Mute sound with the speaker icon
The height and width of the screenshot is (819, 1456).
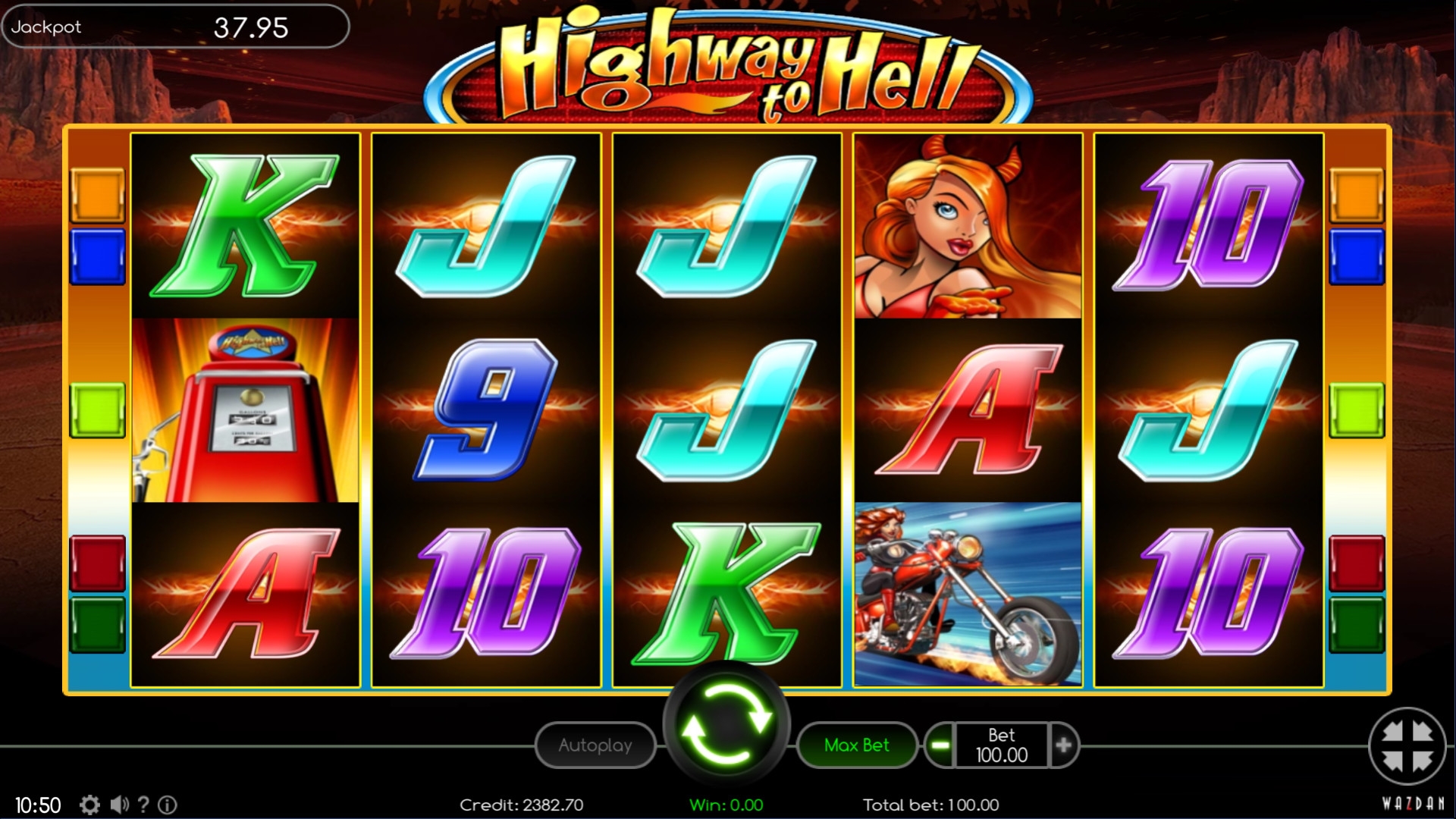click(119, 805)
